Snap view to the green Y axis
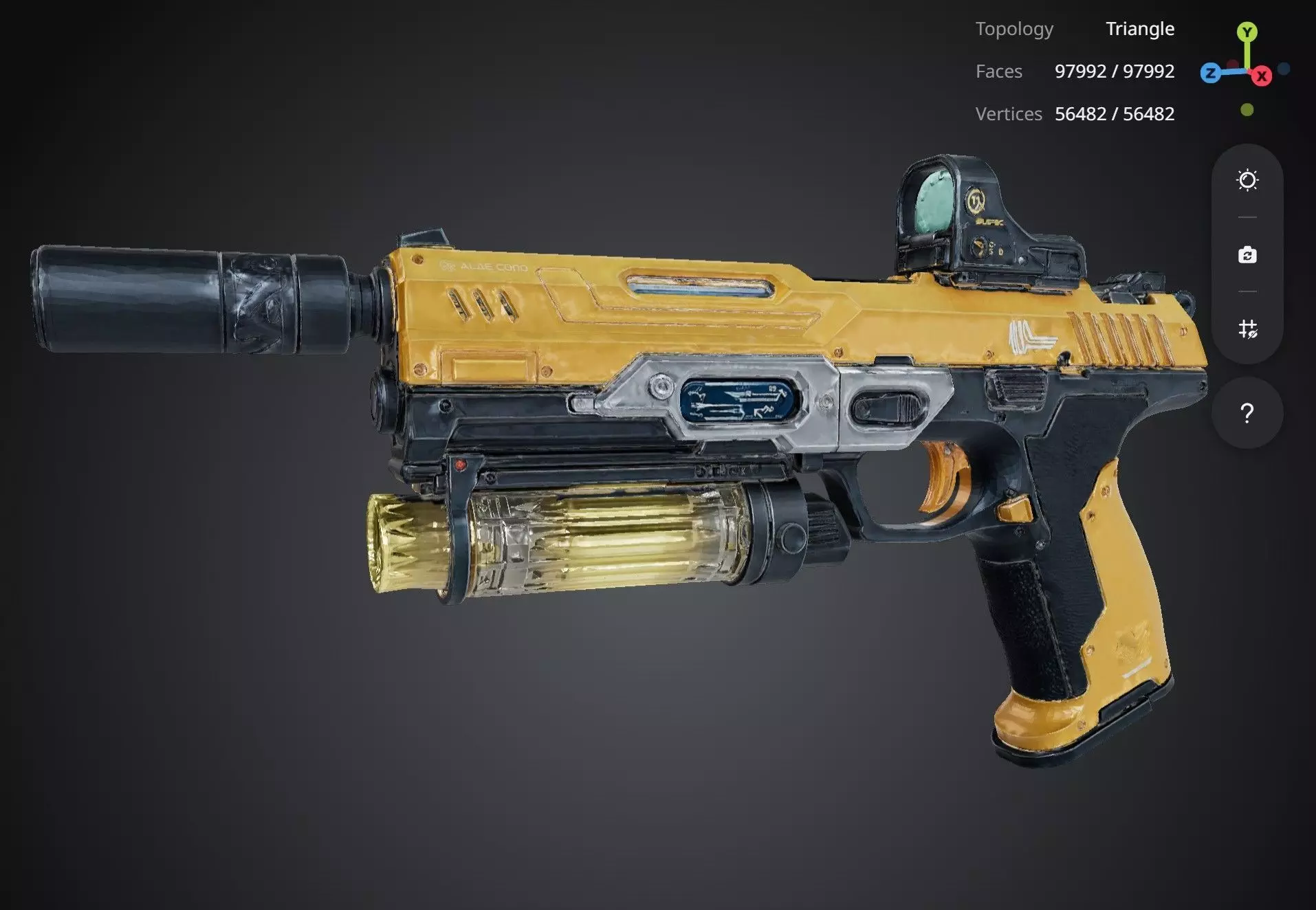This screenshot has height=910, width=1316. pos(1247,32)
